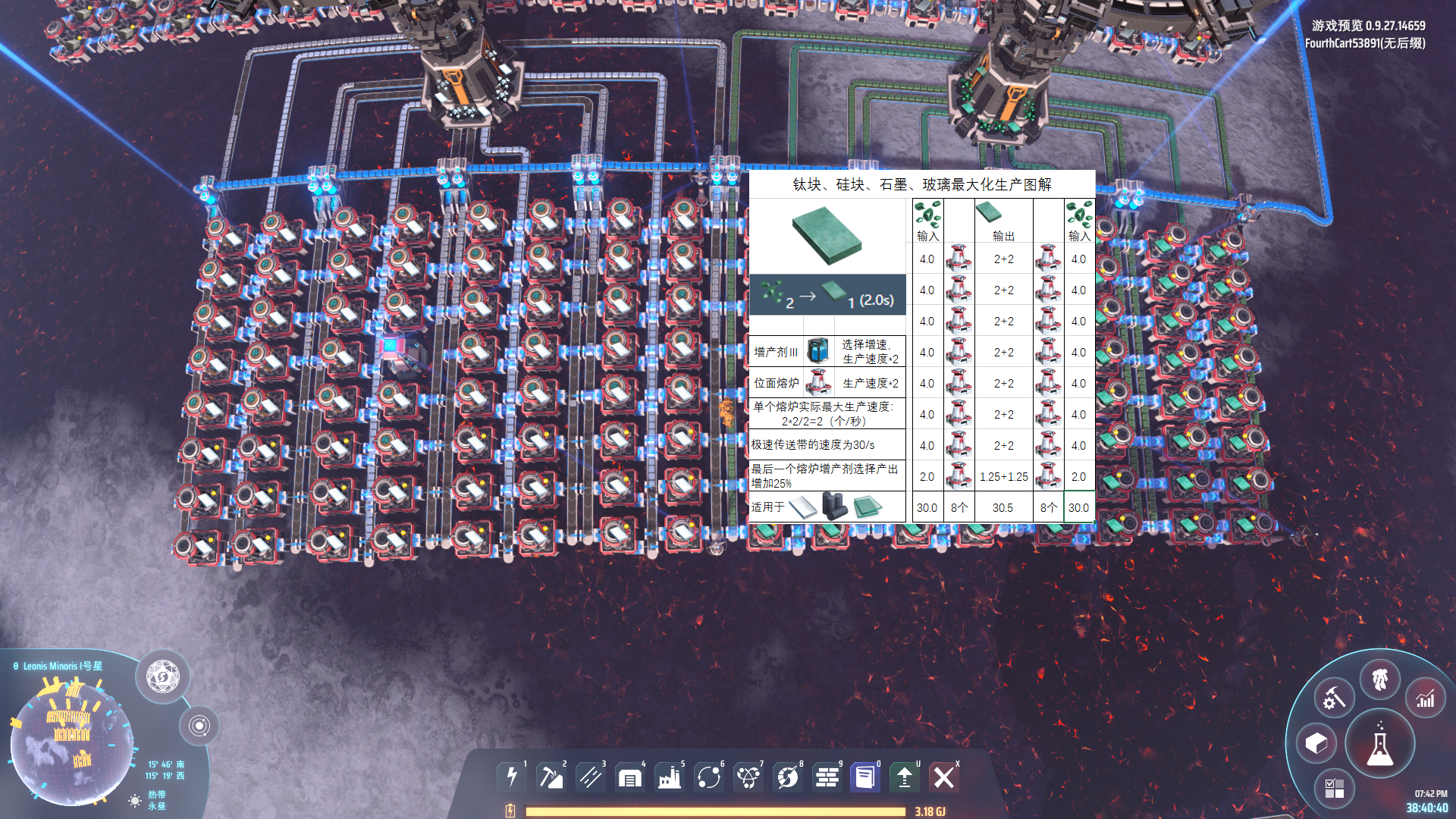Click the orange energy charge bar
Screen dimensions: 1456x819
(713, 811)
